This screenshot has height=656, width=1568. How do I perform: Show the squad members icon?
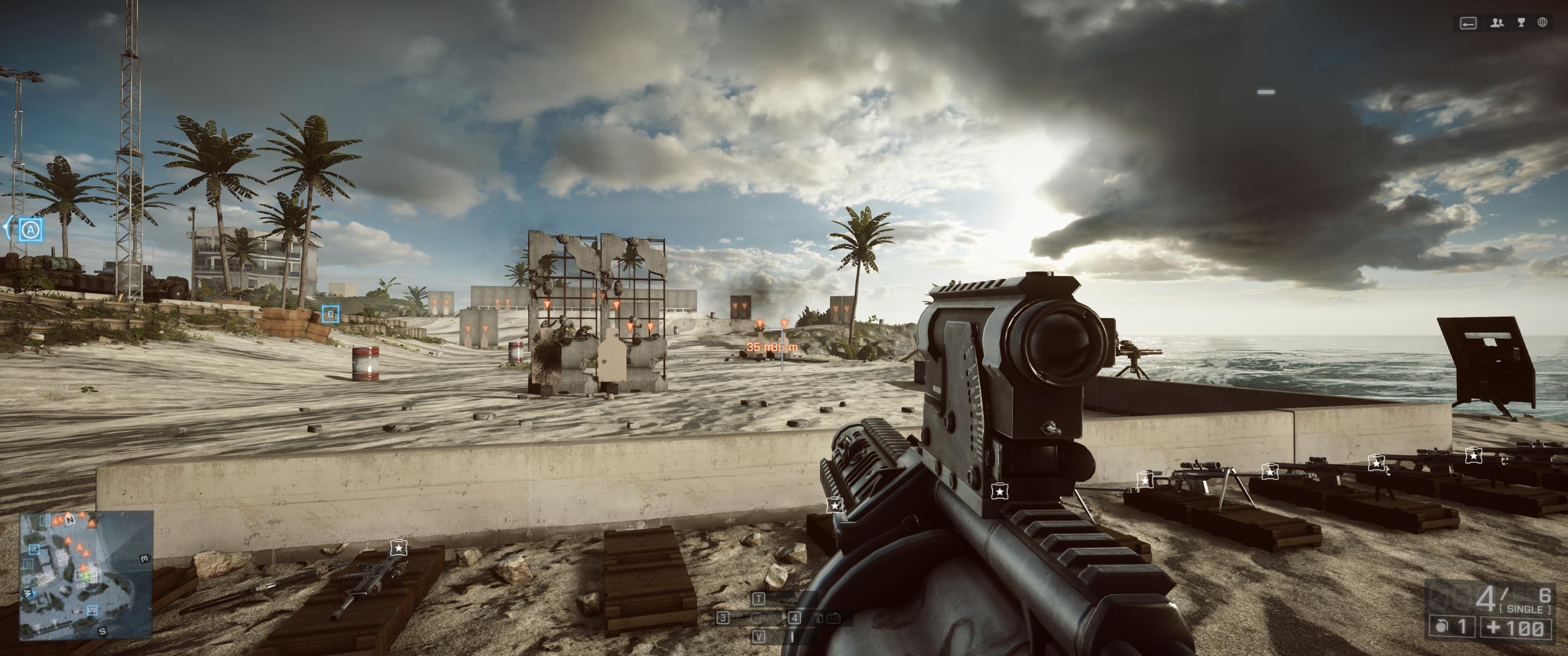pyautogui.click(x=1497, y=23)
